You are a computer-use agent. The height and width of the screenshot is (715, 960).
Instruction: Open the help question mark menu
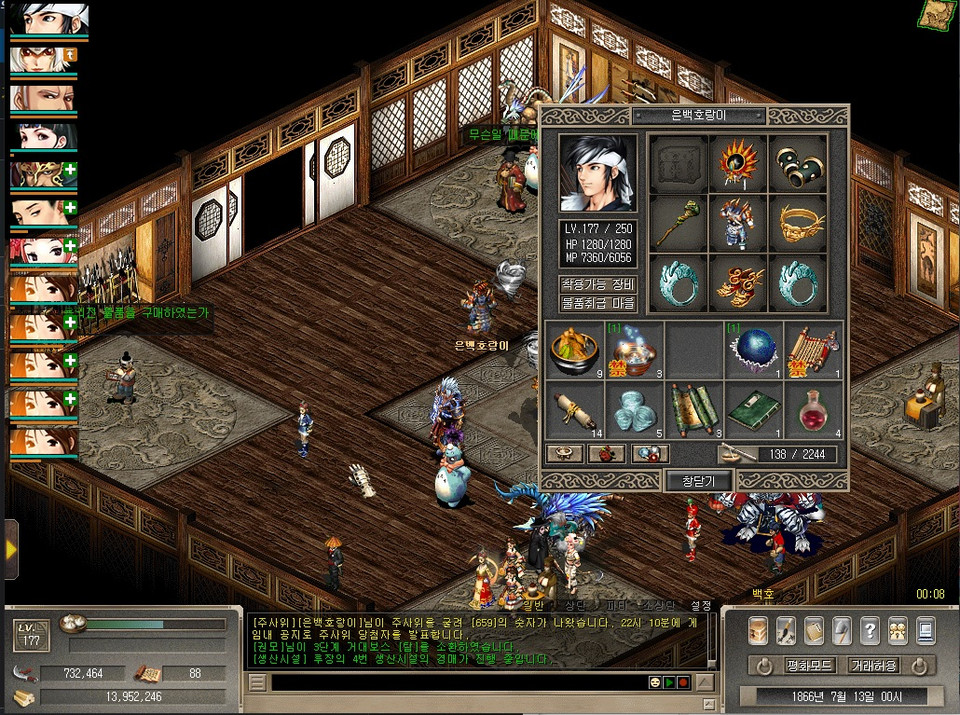tap(870, 630)
